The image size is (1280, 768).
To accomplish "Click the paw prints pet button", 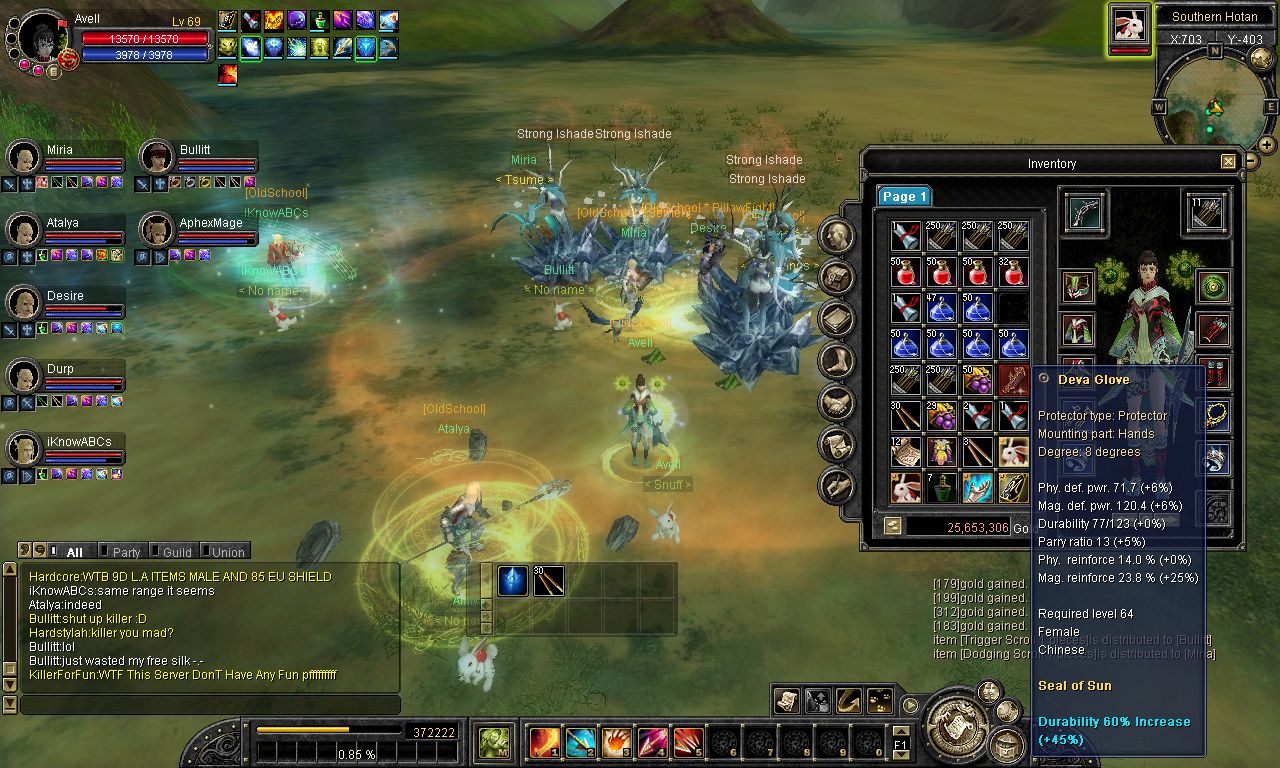I will (x=881, y=700).
